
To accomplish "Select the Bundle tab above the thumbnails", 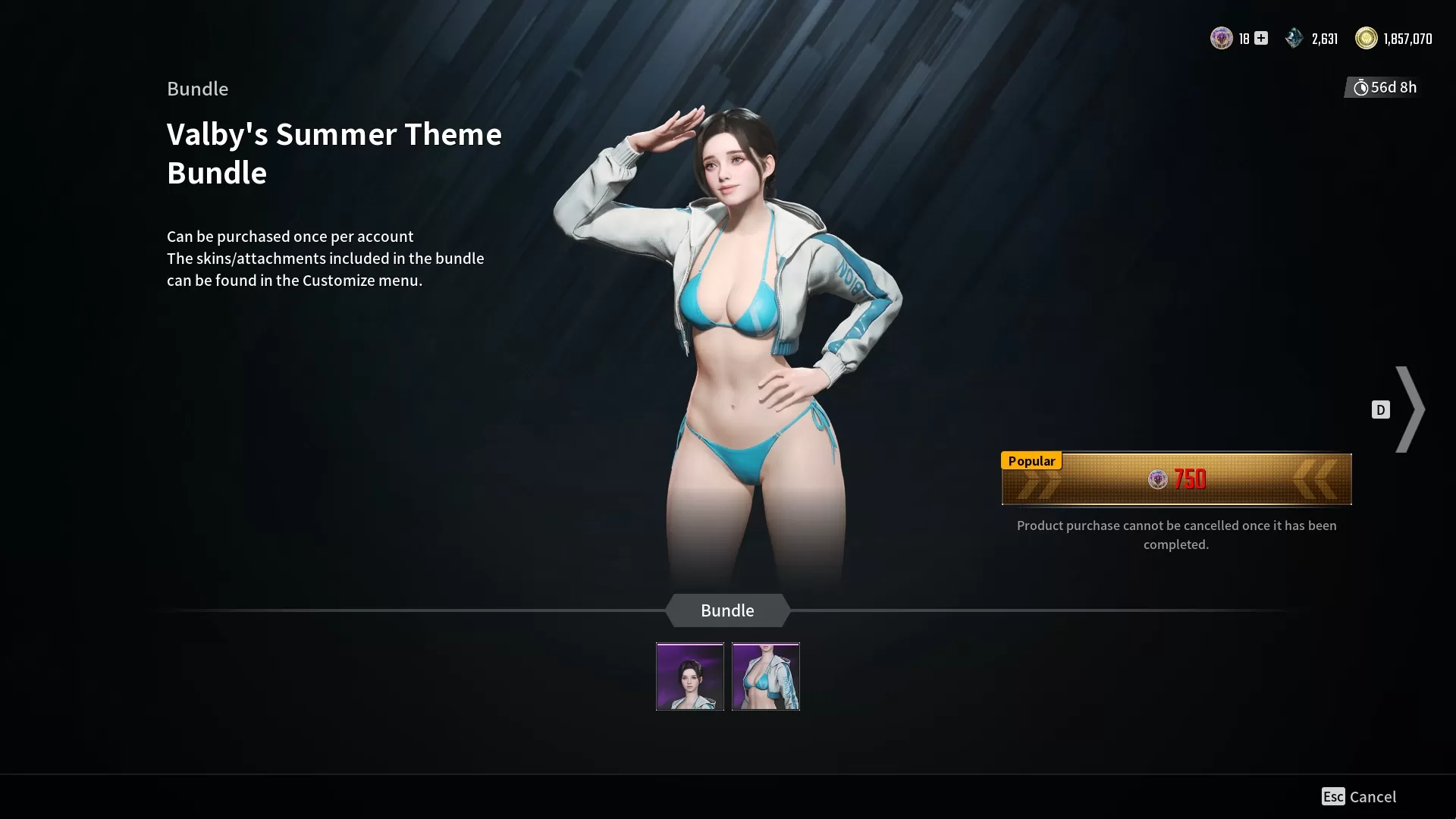I will (727, 610).
